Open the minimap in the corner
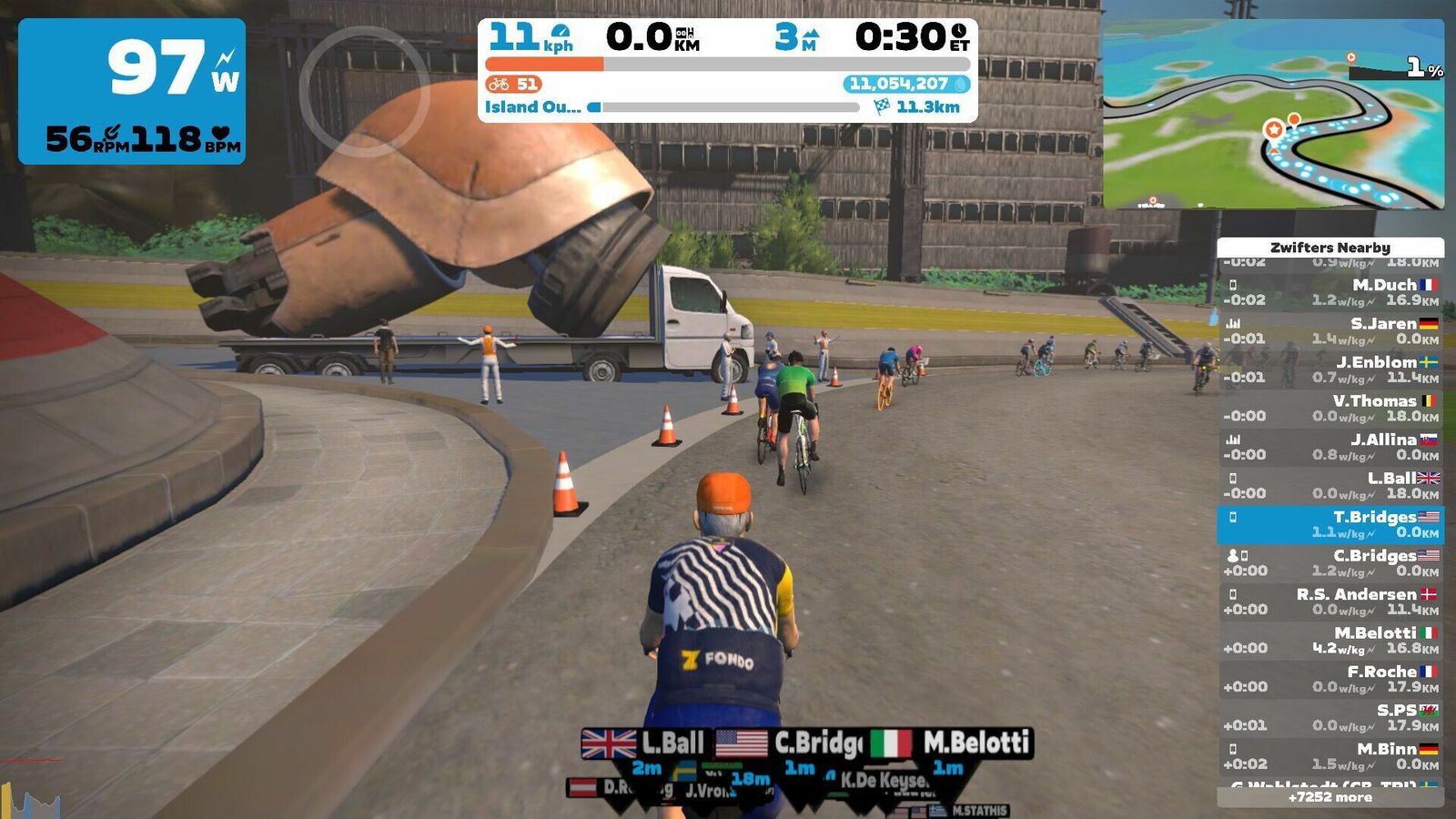The height and width of the screenshot is (819, 1456). pyautogui.click(x=1273, y=115)
